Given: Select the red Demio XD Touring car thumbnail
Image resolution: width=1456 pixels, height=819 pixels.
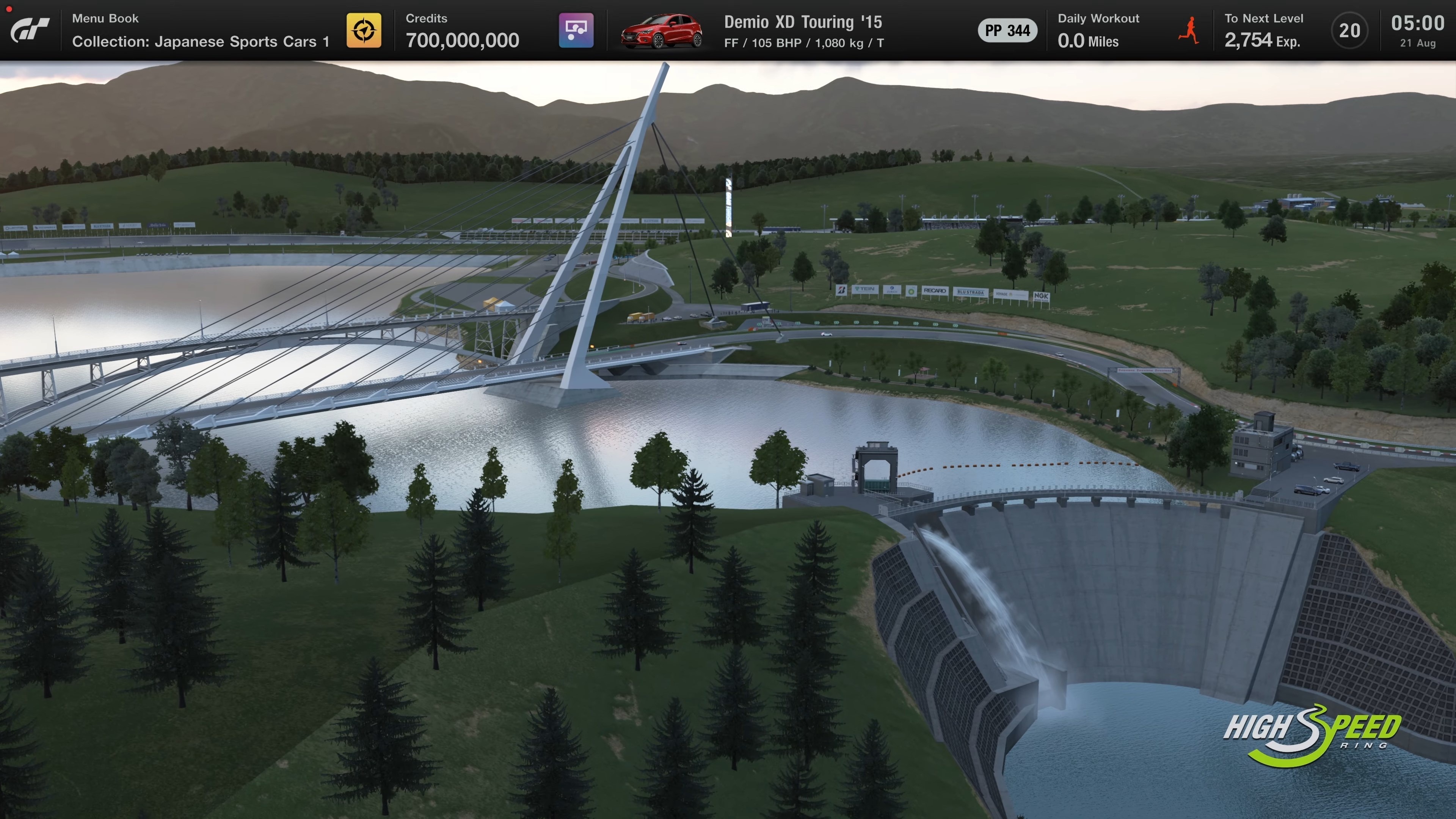Looking at the screenshot, I should [661, 31].
